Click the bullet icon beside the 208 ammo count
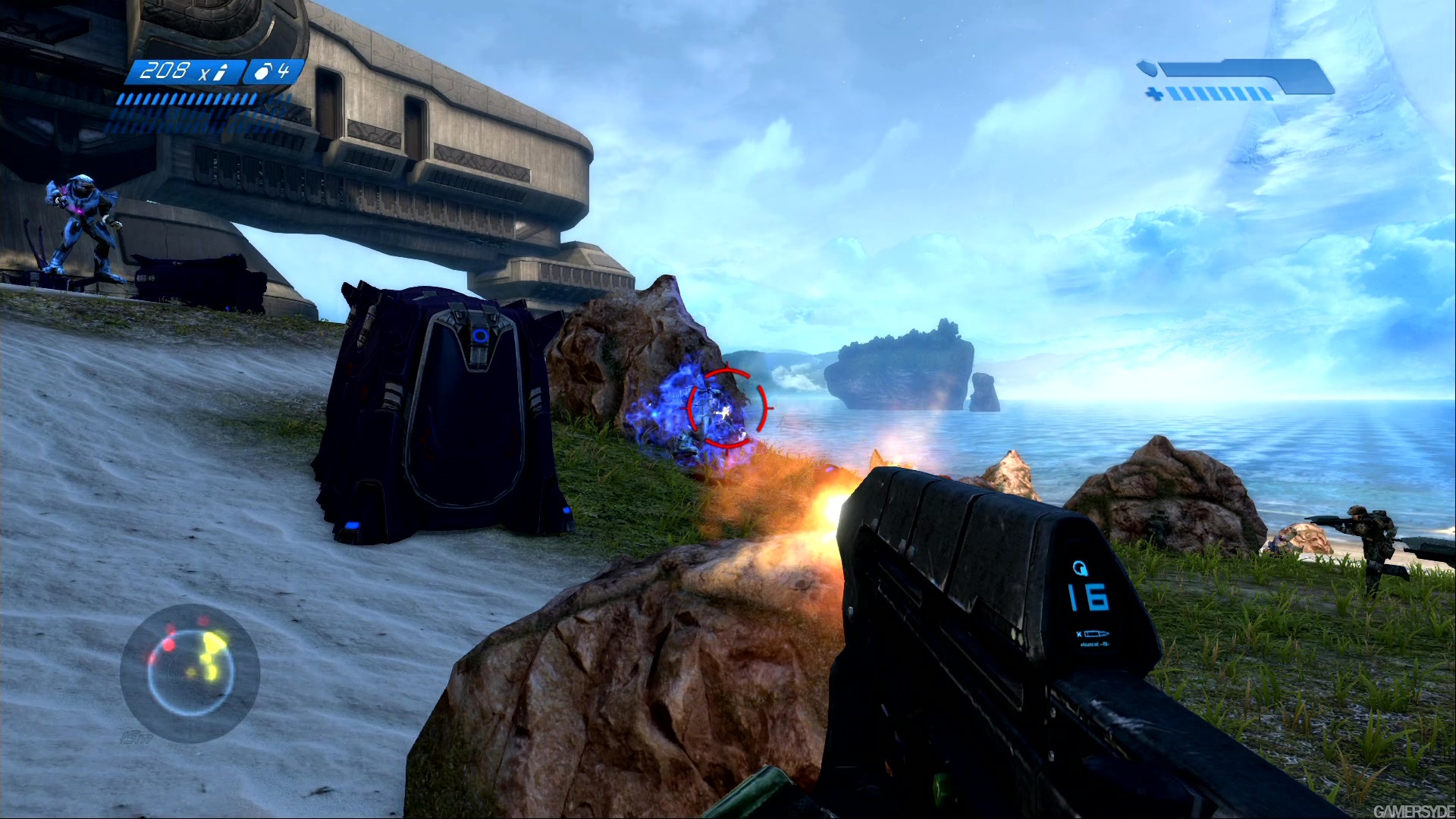The width and height of the screenshot is (1456, 819). click(x=221, y=72)
